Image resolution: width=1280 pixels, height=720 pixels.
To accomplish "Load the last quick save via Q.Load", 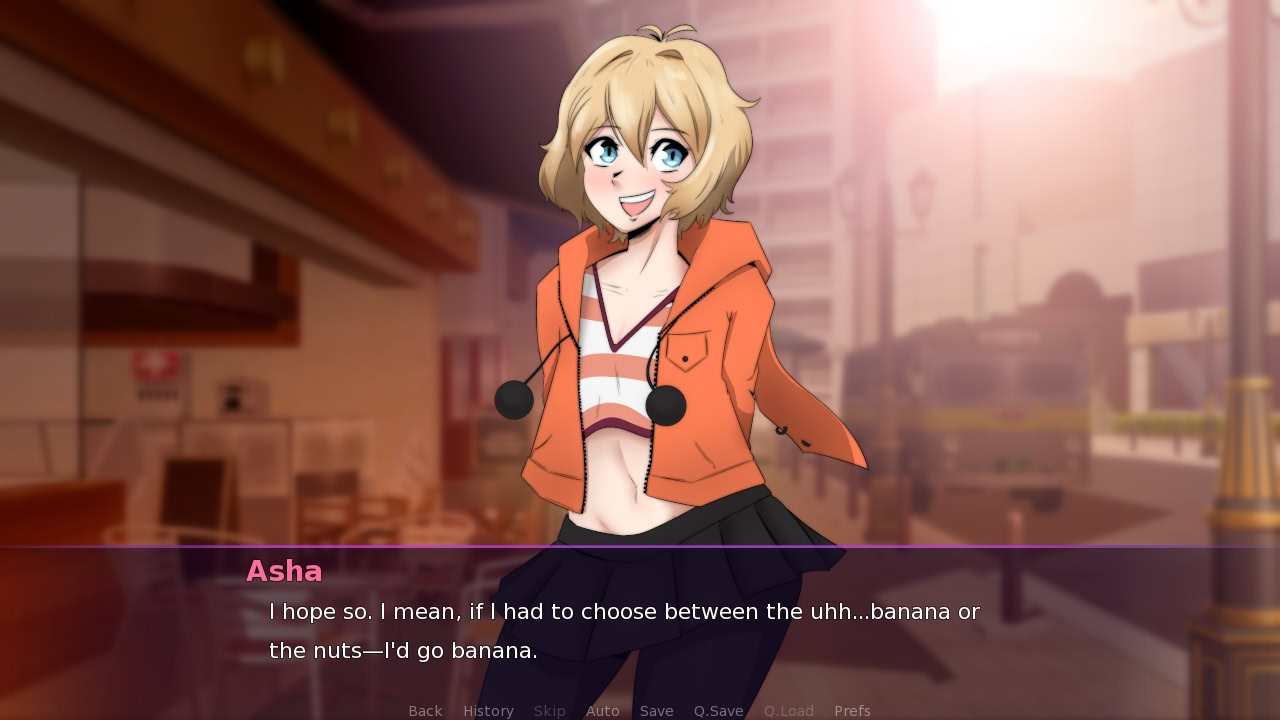I will coord(787,710).
